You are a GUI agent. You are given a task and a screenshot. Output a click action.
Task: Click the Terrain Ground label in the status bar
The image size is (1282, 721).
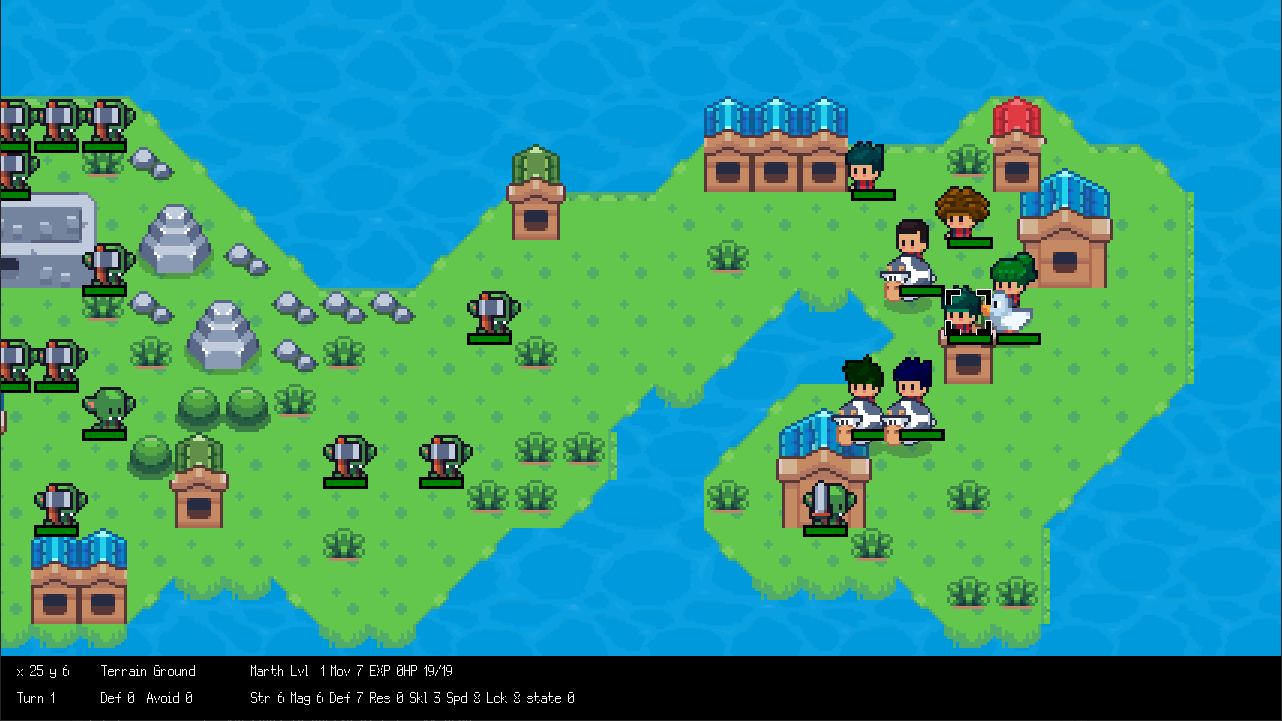point(147,671)
